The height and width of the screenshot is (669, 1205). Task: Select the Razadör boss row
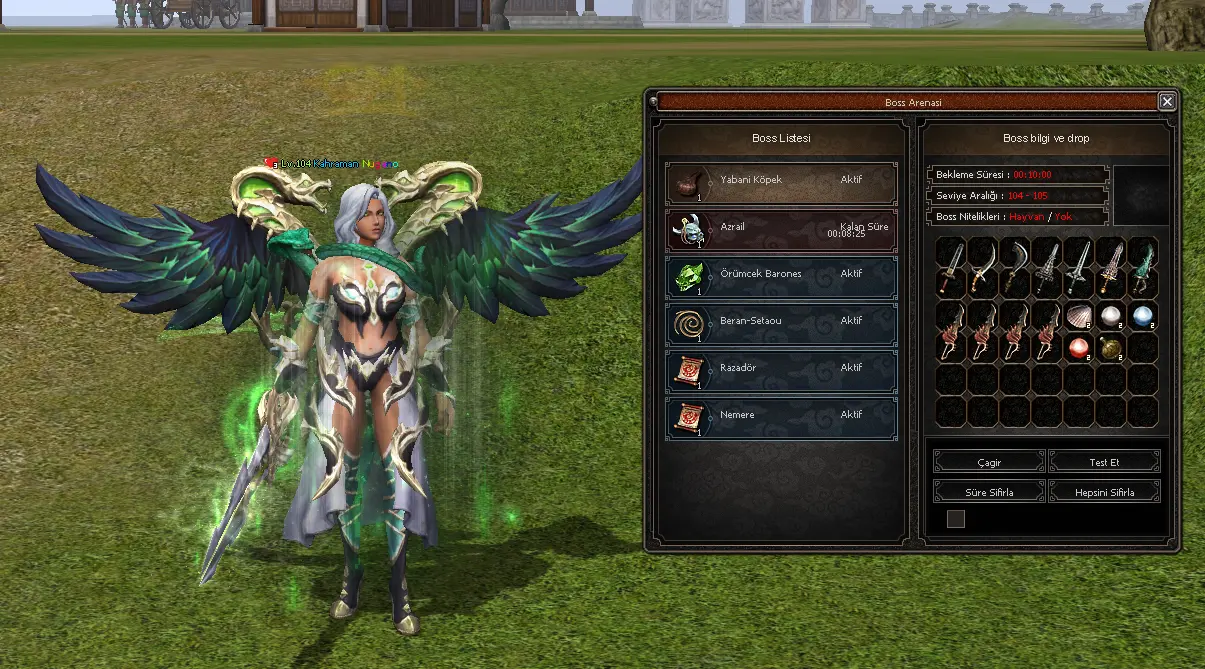[781, 371]
